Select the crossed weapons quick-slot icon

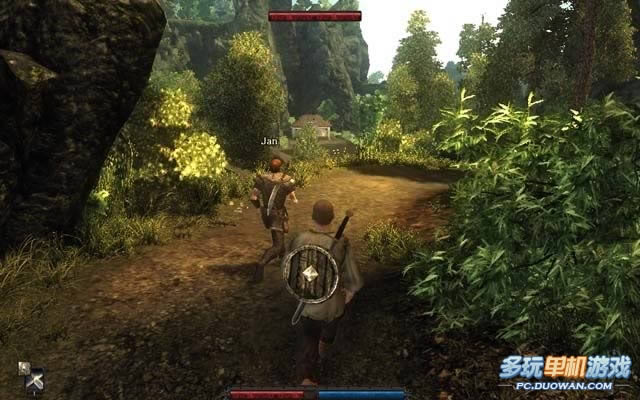[x=36, y=381]
